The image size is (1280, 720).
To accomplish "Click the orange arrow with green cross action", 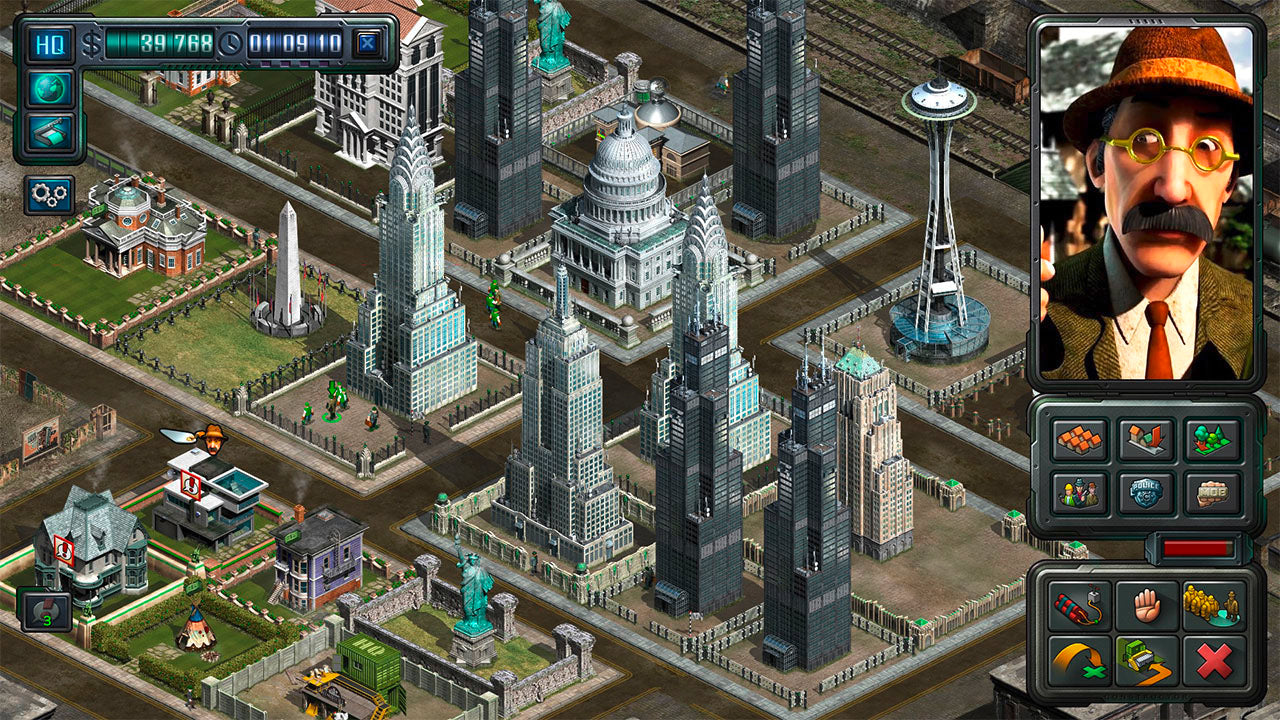I will [1080, 660].
